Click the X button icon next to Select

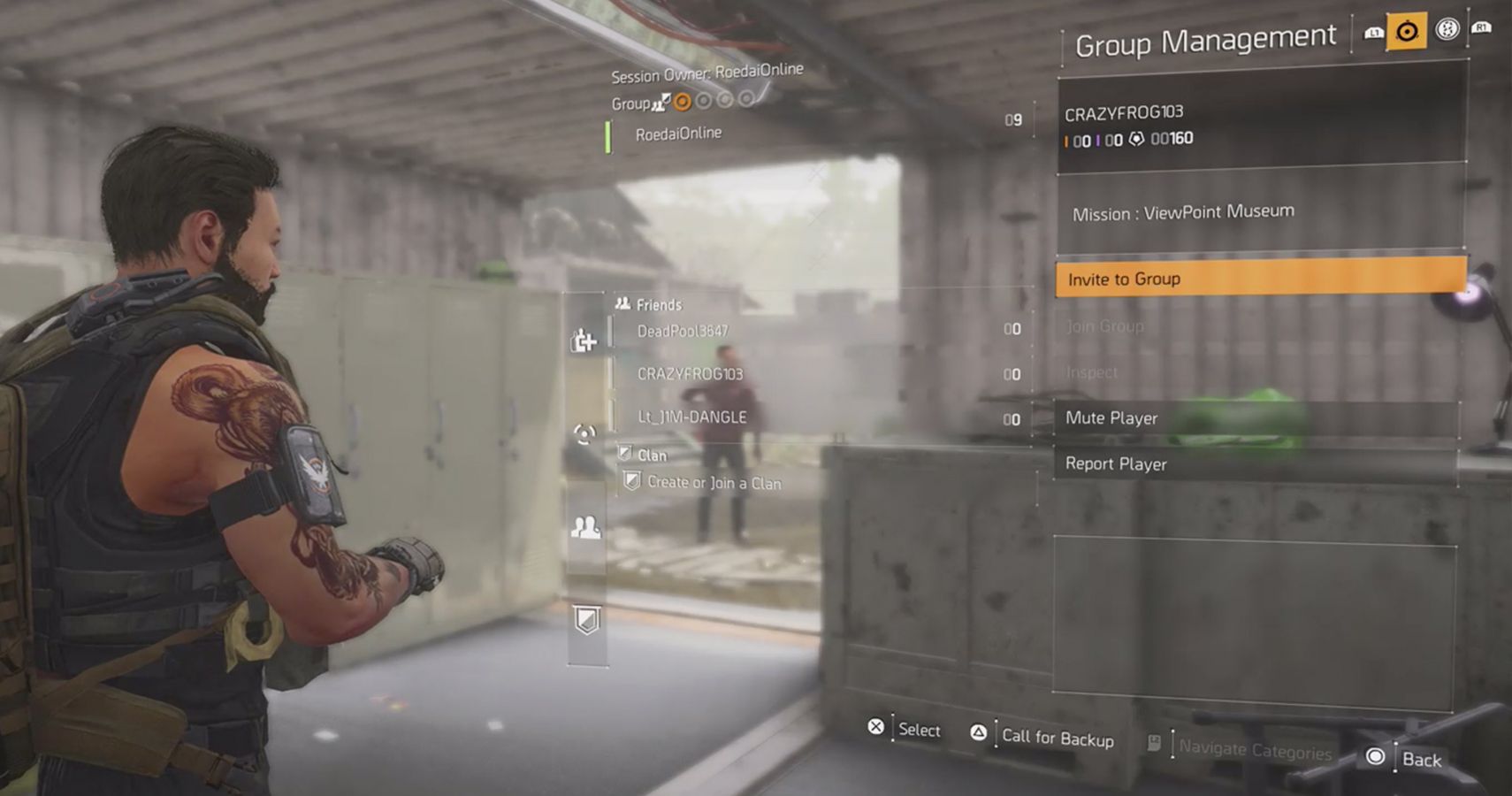tap(875, 727)
